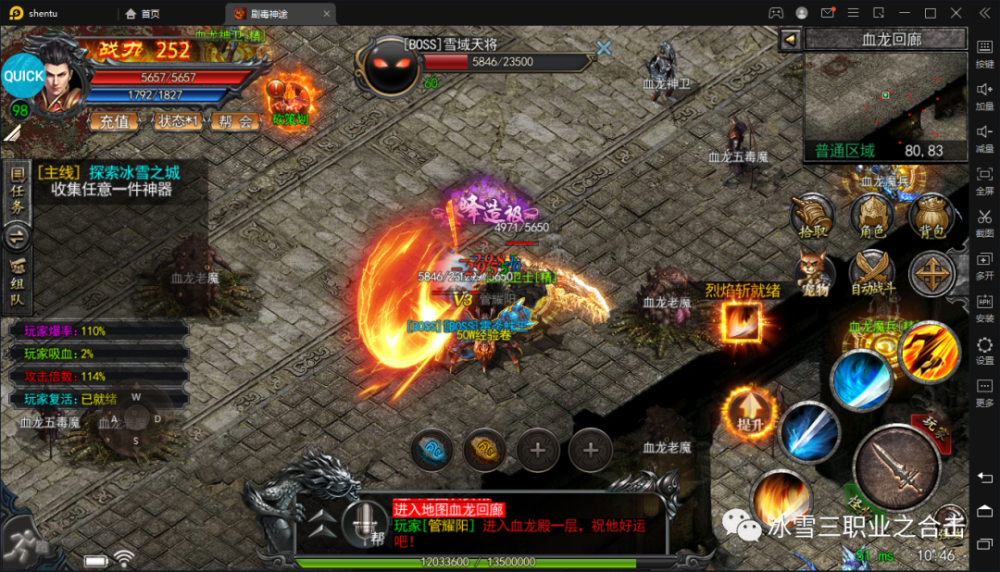Open the 帮会 guild panel
1000x572 pixels.
(233, 121)
